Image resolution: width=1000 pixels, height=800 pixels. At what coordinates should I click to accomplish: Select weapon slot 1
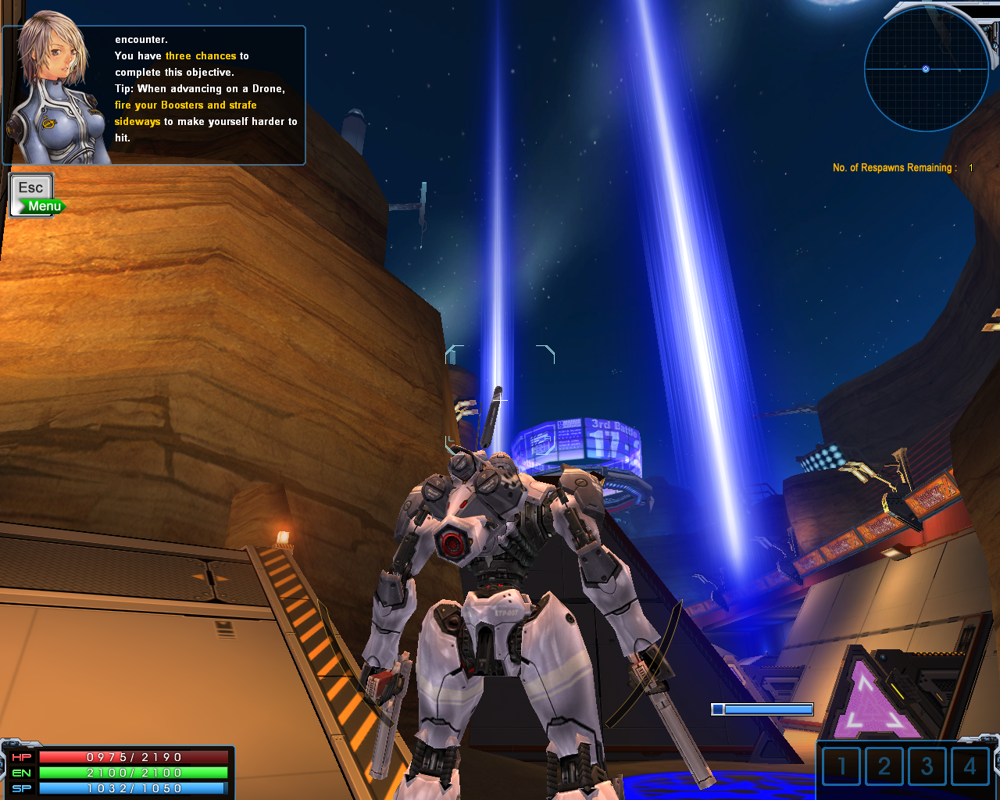[x=842, y=767]
